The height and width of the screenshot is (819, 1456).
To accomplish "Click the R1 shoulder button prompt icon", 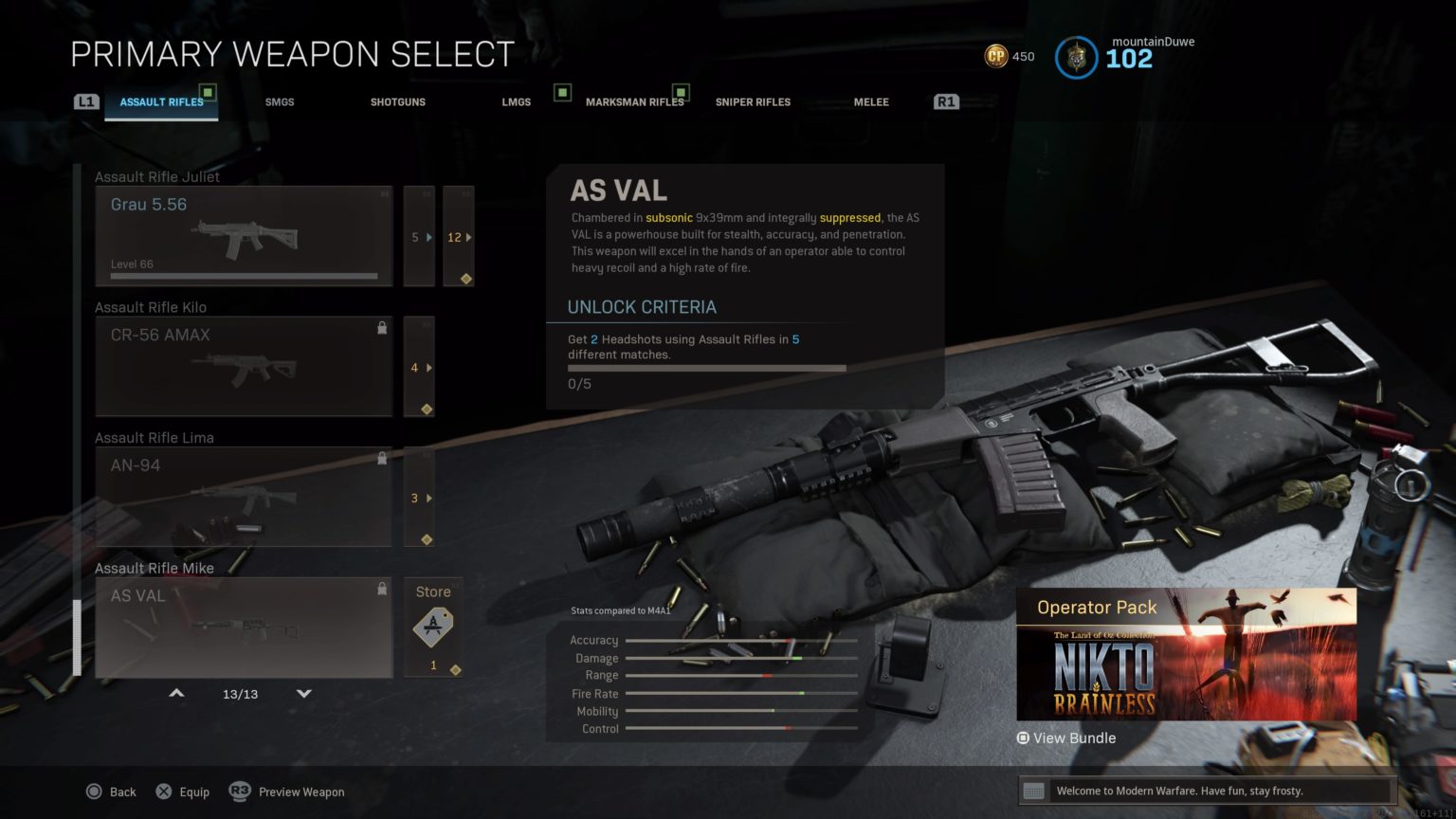I will click(945, 100).
